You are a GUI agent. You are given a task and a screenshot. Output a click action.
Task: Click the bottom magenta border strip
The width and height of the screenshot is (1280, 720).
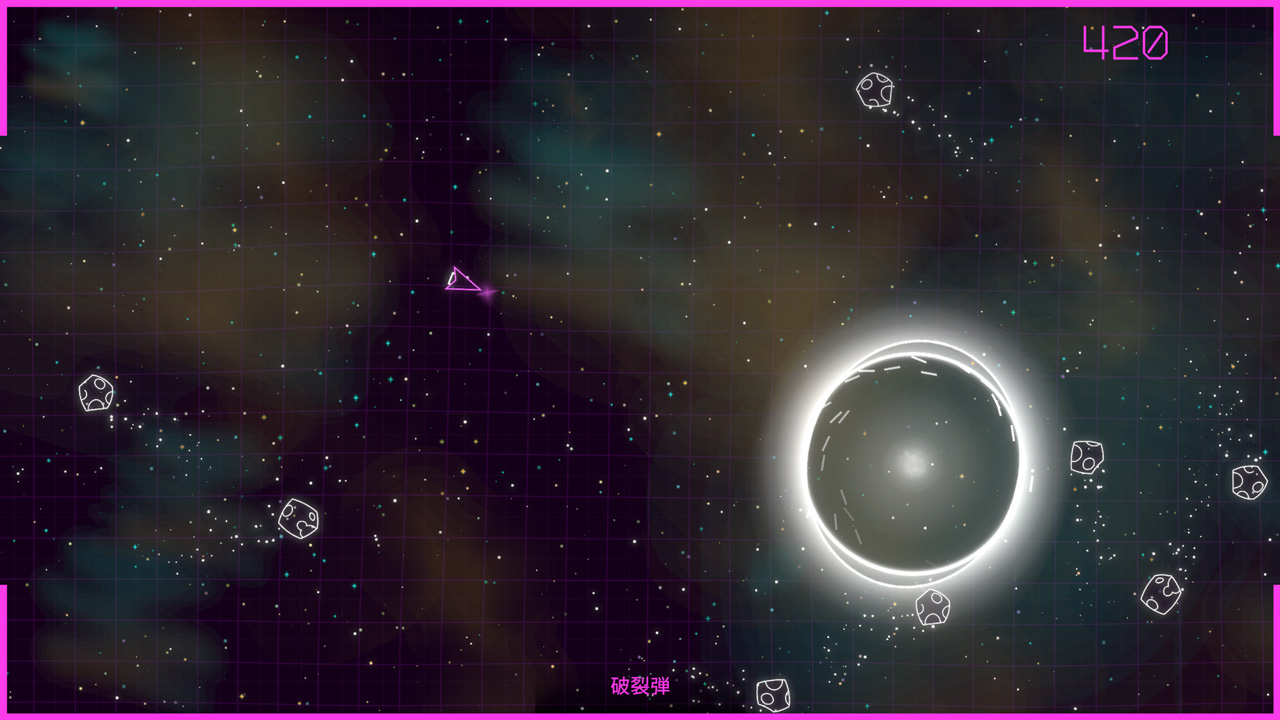pyautogui.click(x=640, y=713)
